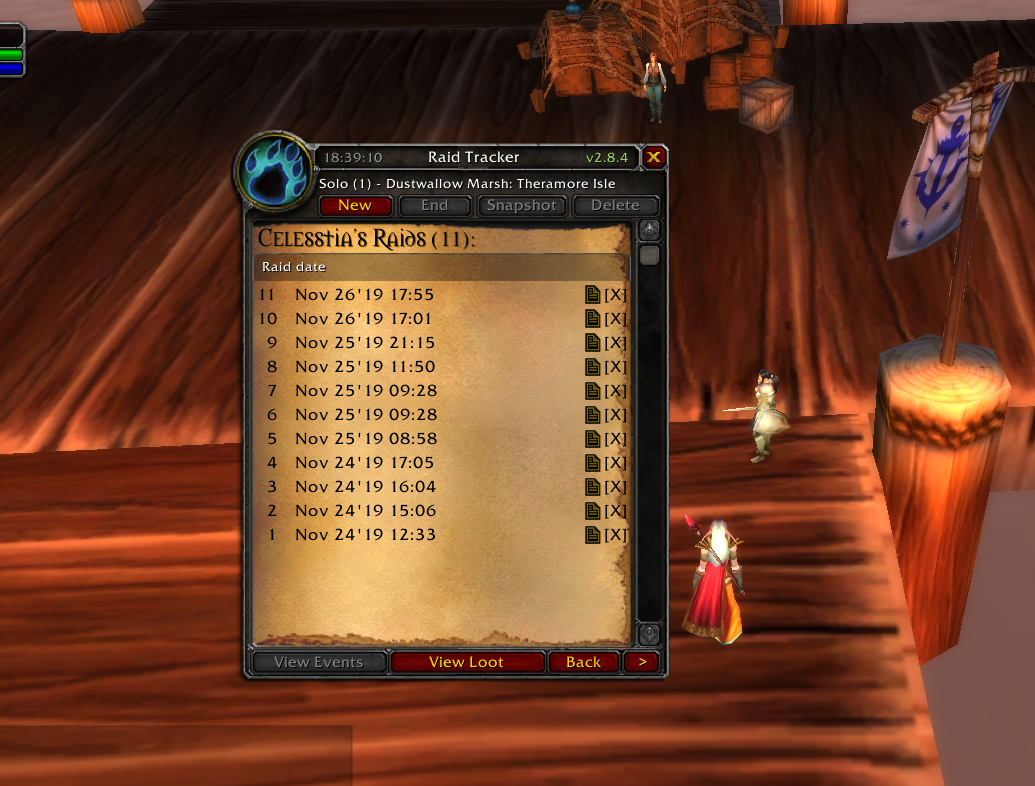Select raid Nov 25'19 11:50
Viewport: 1035px width, 786px height.
(x=364, y=367)
